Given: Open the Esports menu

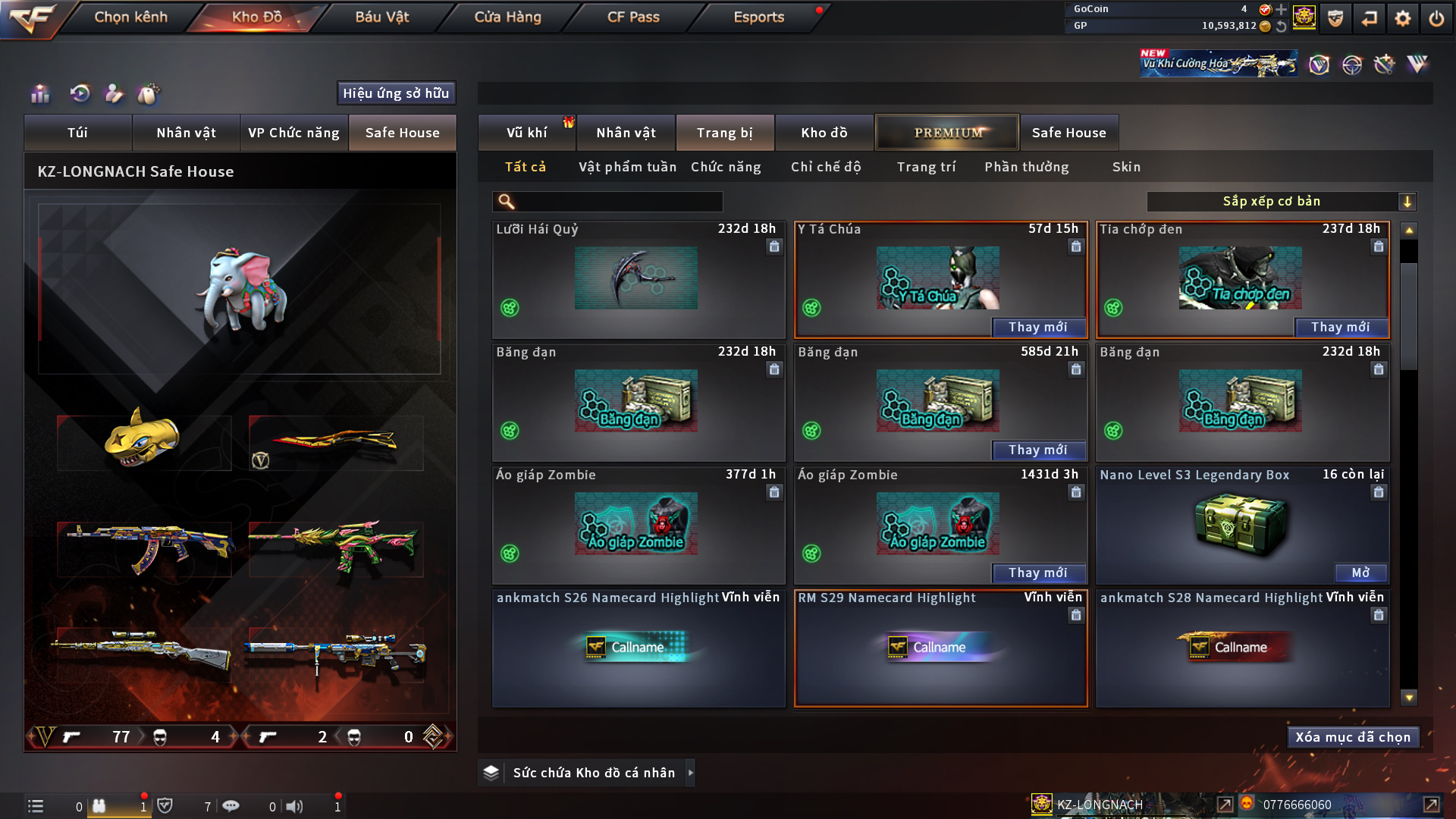Looking at the screenshot, I should tap(758, 17).
